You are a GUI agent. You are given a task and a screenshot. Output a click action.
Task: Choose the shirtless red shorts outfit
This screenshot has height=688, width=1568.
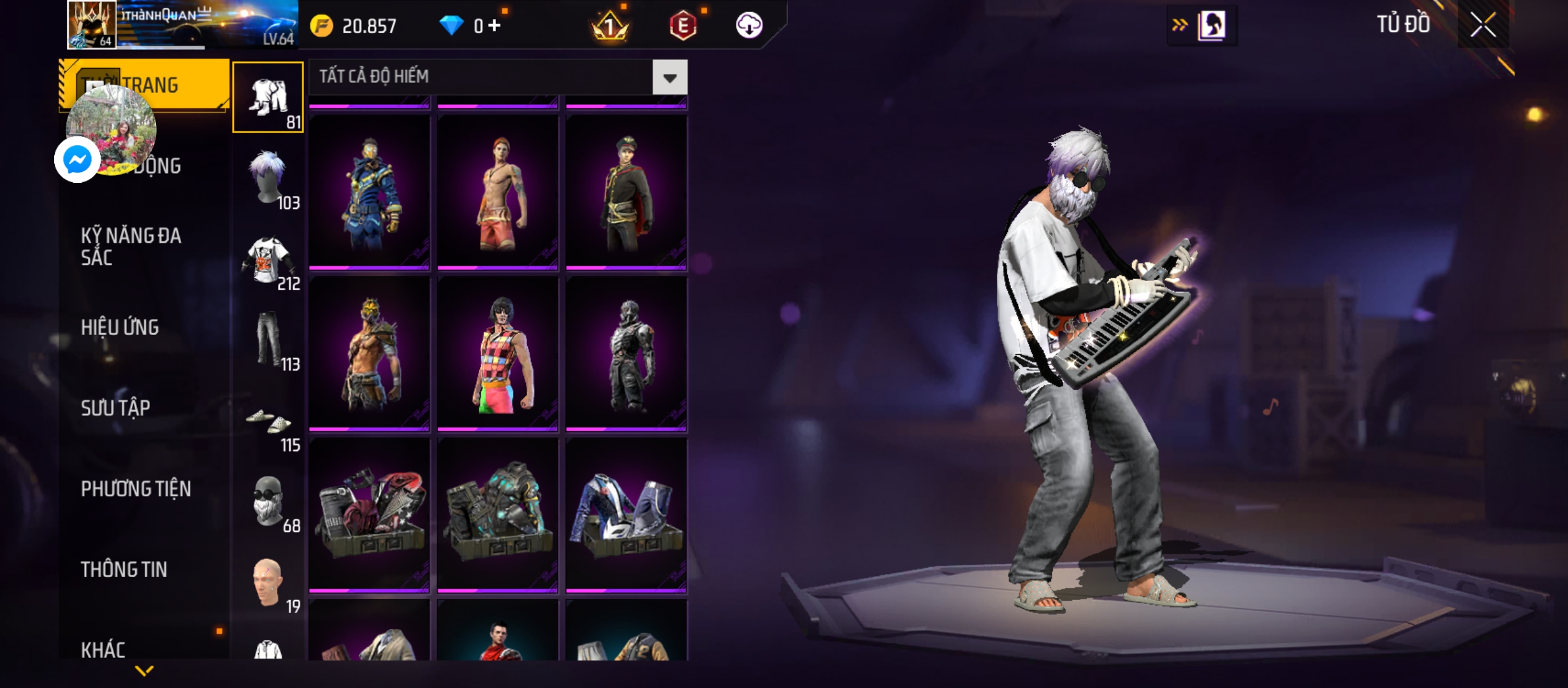pyautogui.click(x=498, y=192)
